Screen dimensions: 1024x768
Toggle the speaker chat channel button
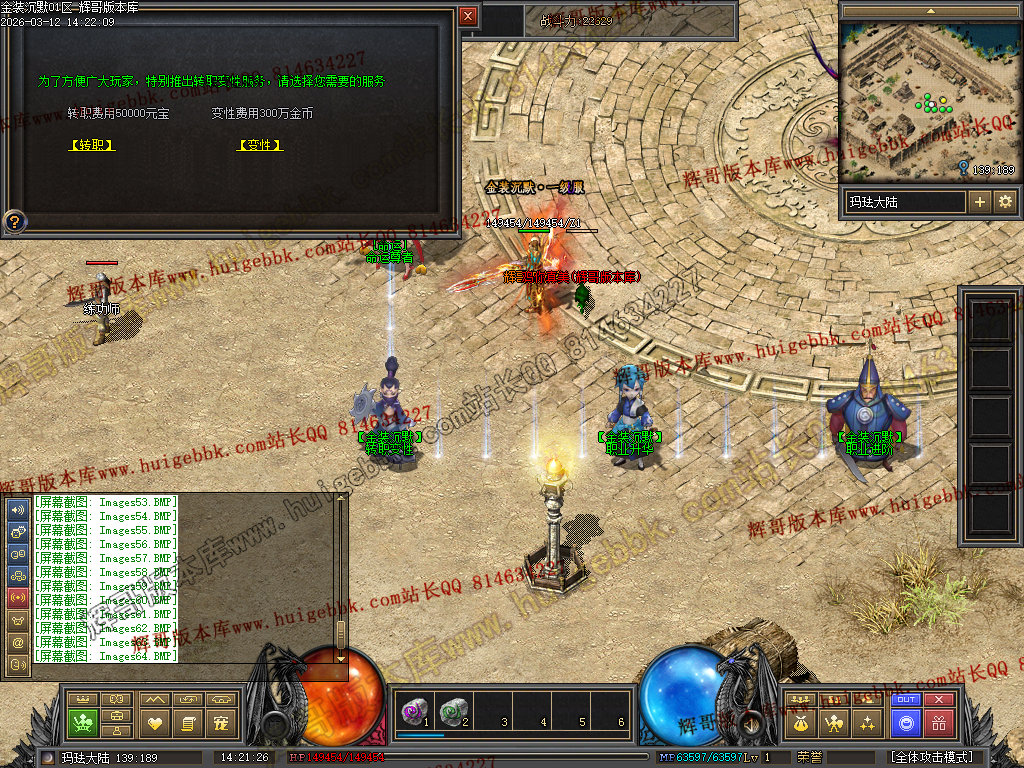point(17,509)
